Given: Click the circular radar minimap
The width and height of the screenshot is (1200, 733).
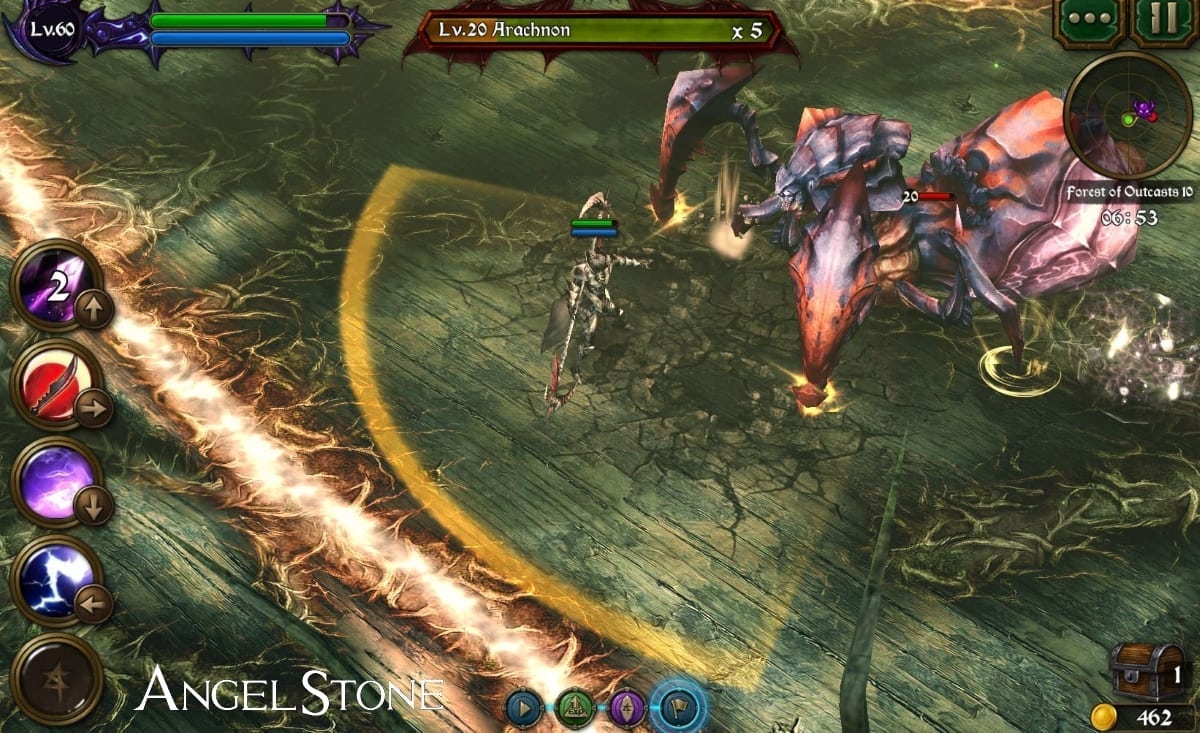Looking at the screenshot, I should pos(1127,115).
